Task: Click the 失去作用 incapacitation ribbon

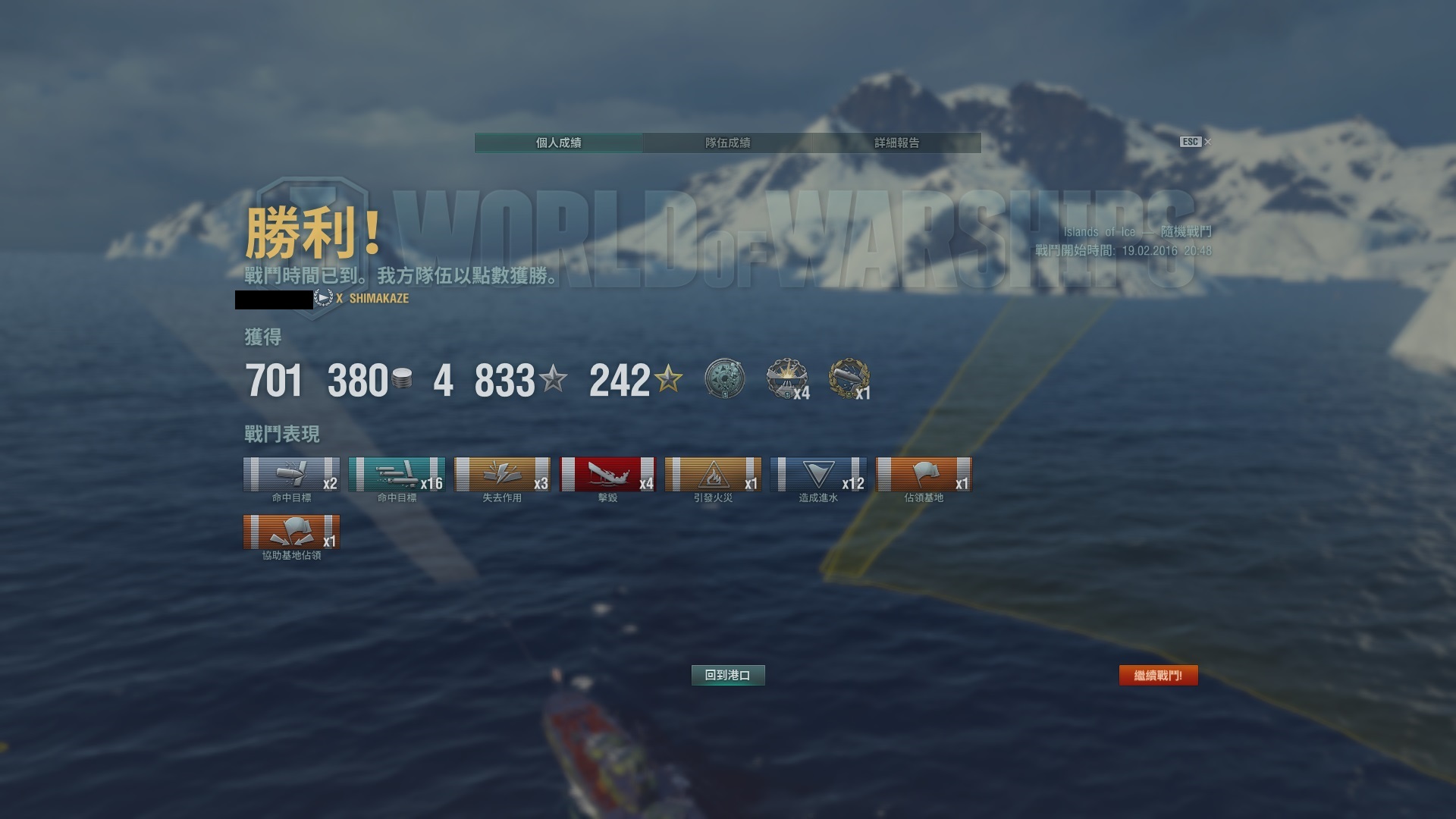Action: tap(502, 475)
